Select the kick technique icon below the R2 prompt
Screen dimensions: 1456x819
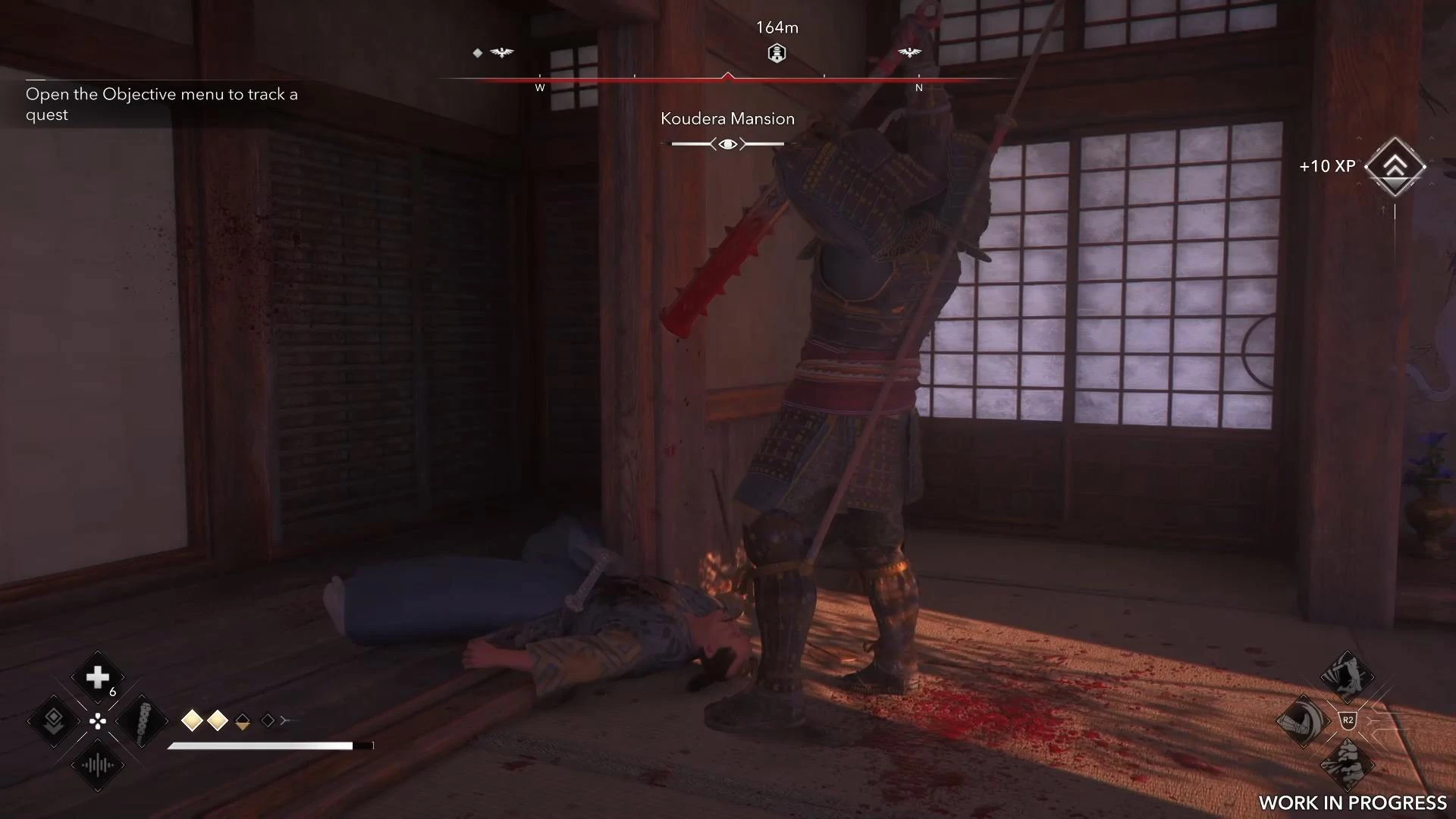click(x=1348, y=763)
